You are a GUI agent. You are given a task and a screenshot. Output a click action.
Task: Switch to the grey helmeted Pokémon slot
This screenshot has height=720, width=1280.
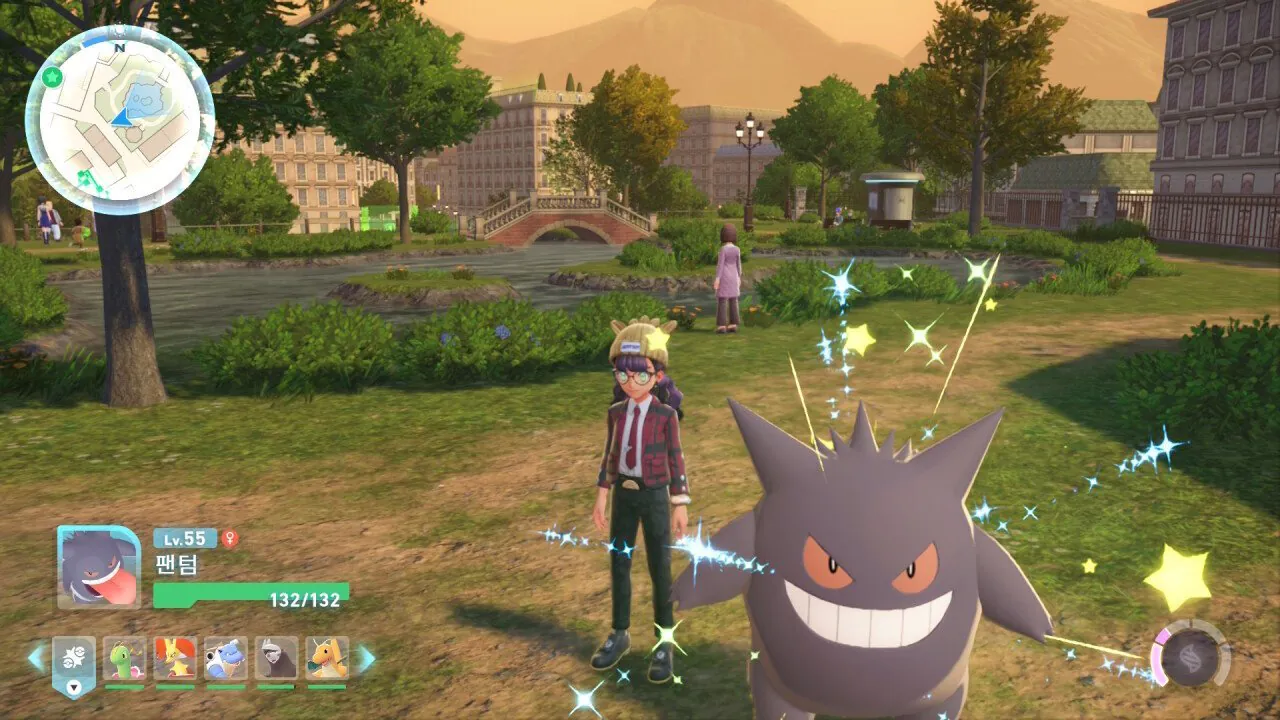coord(276,658)
